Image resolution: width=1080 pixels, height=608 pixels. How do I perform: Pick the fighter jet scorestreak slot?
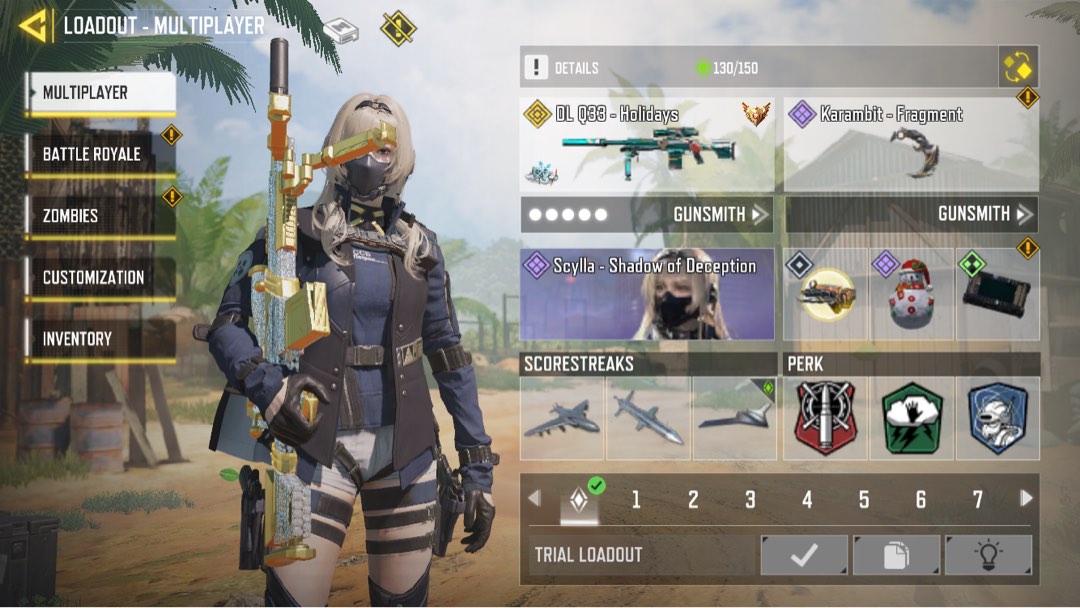(561, 418)
